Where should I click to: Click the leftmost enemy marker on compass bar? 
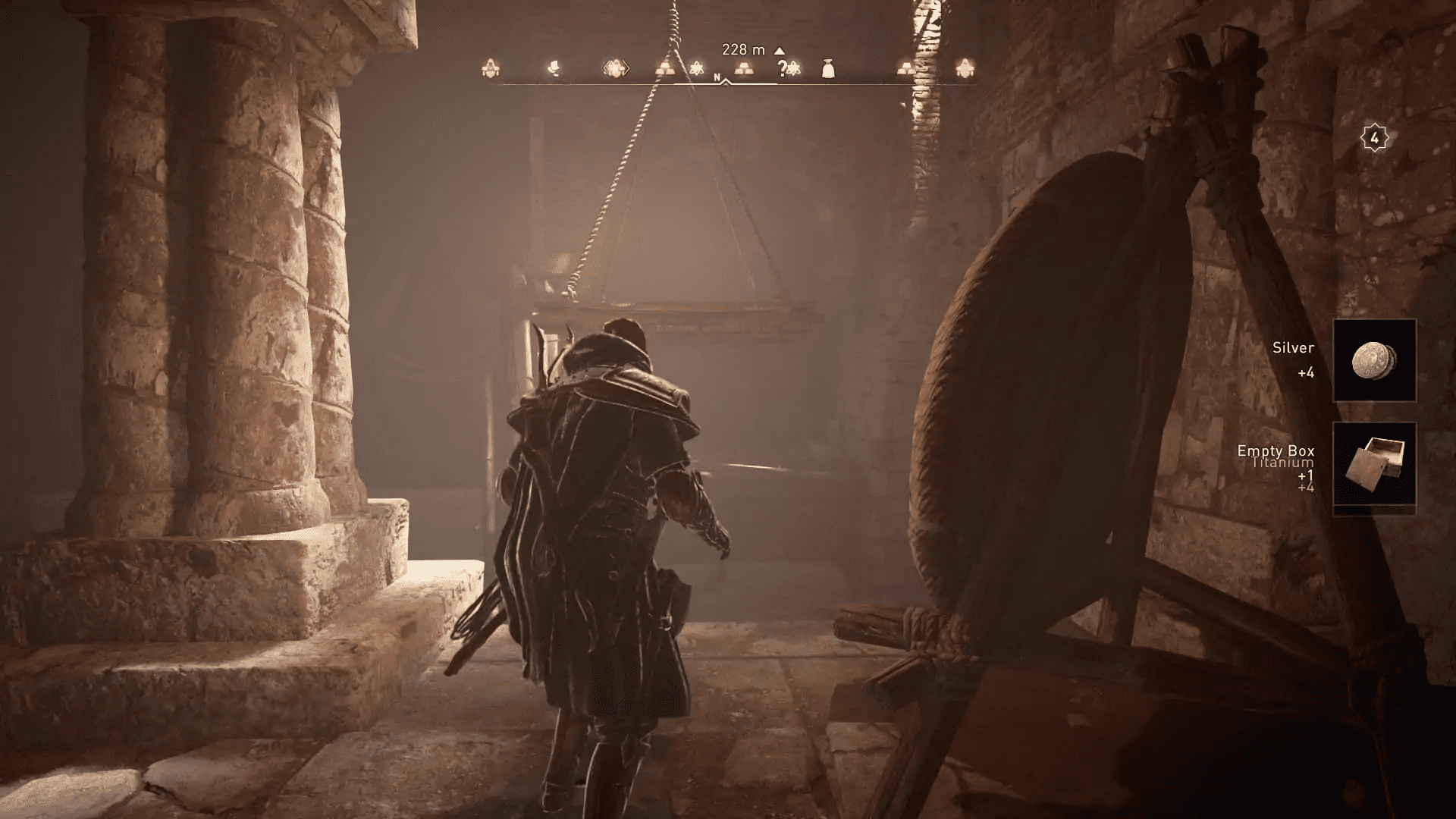coord(491,68)
